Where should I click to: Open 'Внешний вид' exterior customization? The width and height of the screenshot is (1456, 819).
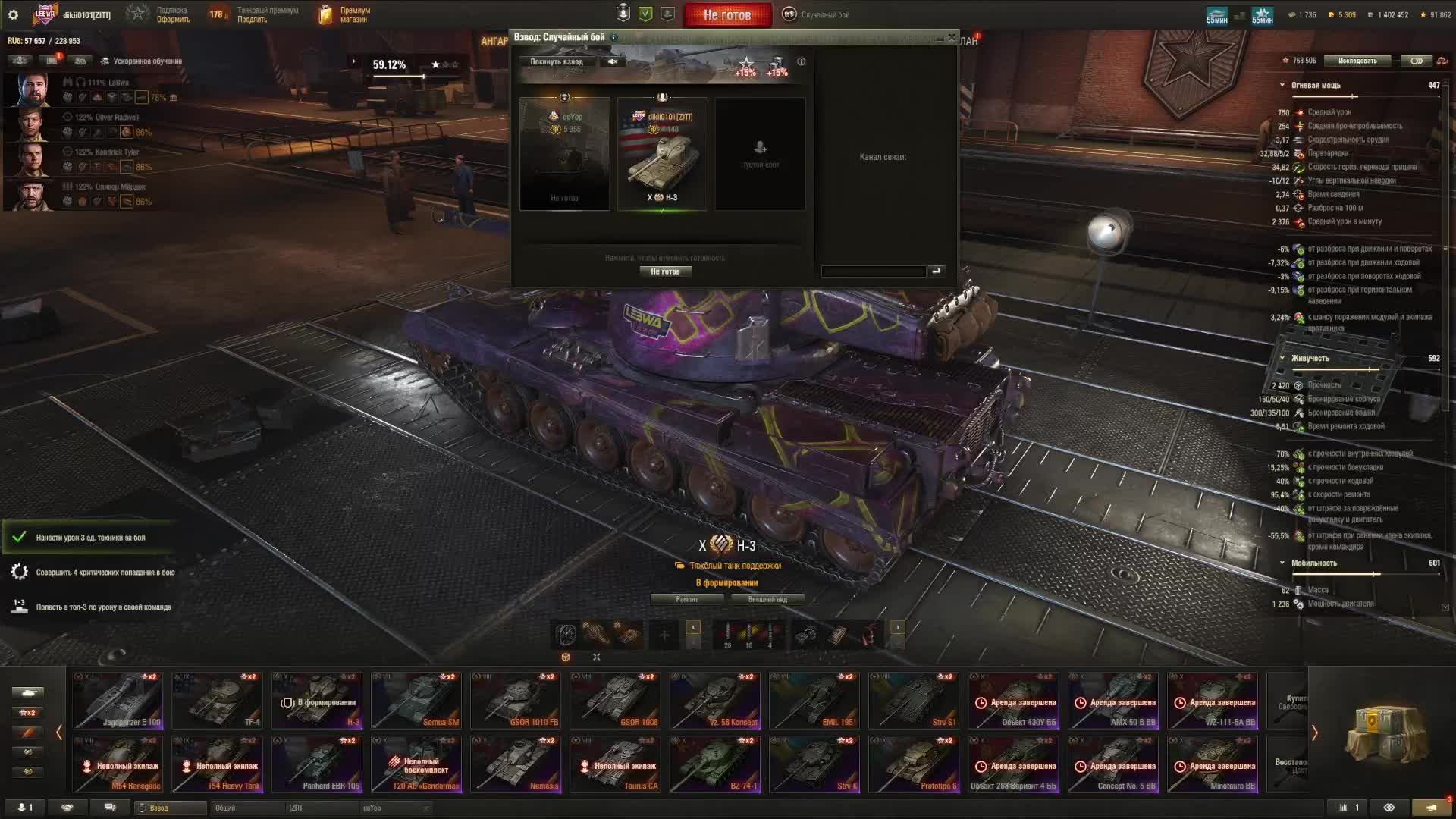click(767, 599)
